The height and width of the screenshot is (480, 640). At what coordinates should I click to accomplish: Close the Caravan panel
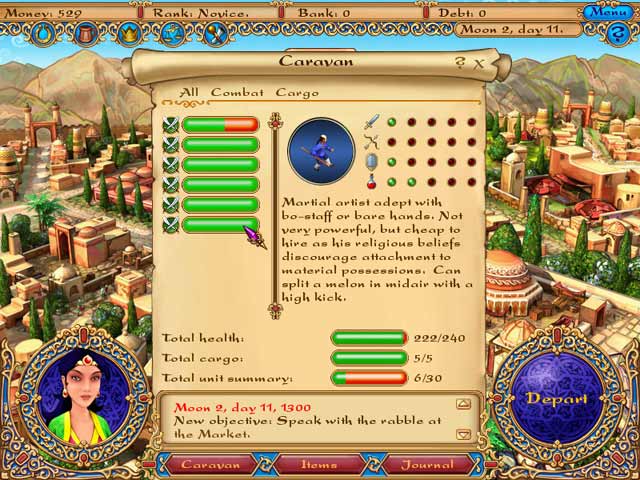tap(479, 62)
